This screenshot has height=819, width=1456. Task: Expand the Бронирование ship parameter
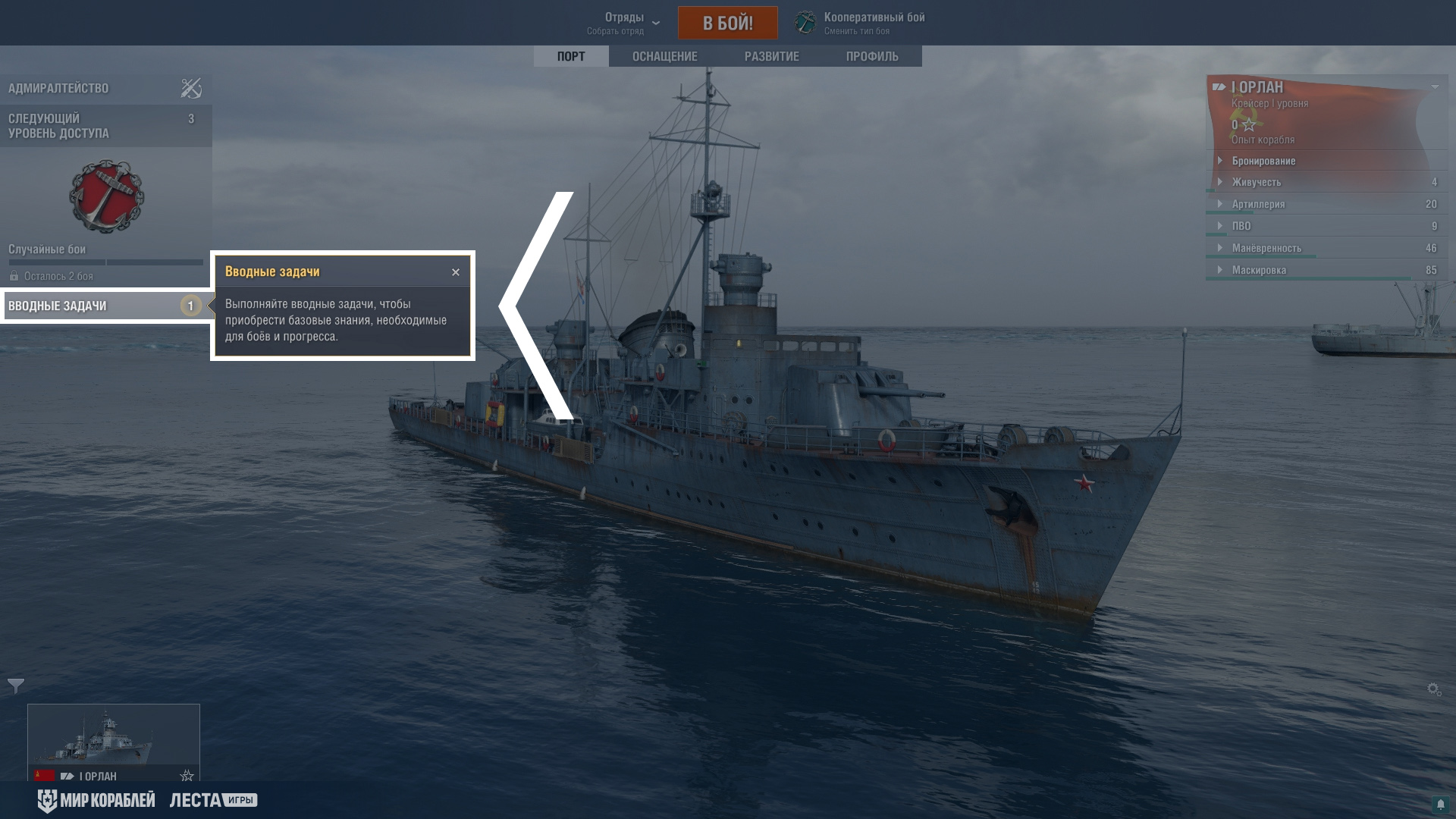(x=1263, y=161)
